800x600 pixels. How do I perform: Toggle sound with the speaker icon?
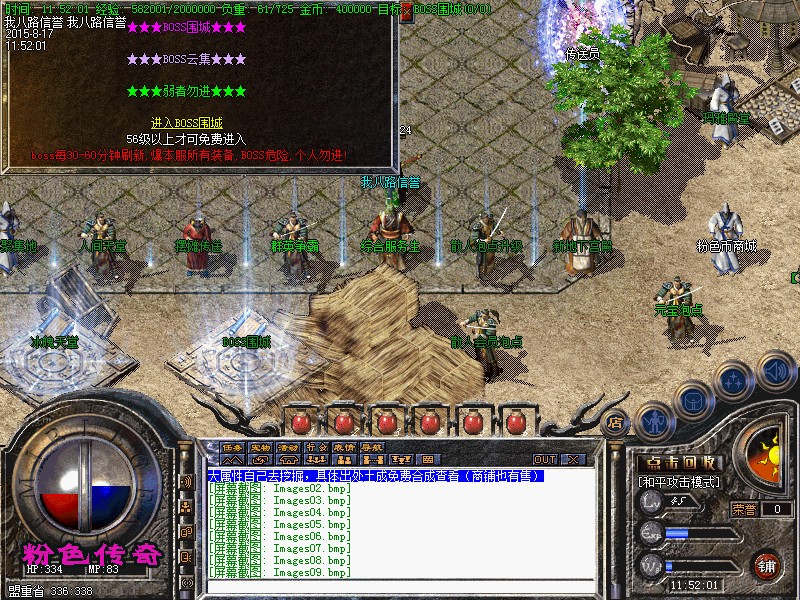776,371
